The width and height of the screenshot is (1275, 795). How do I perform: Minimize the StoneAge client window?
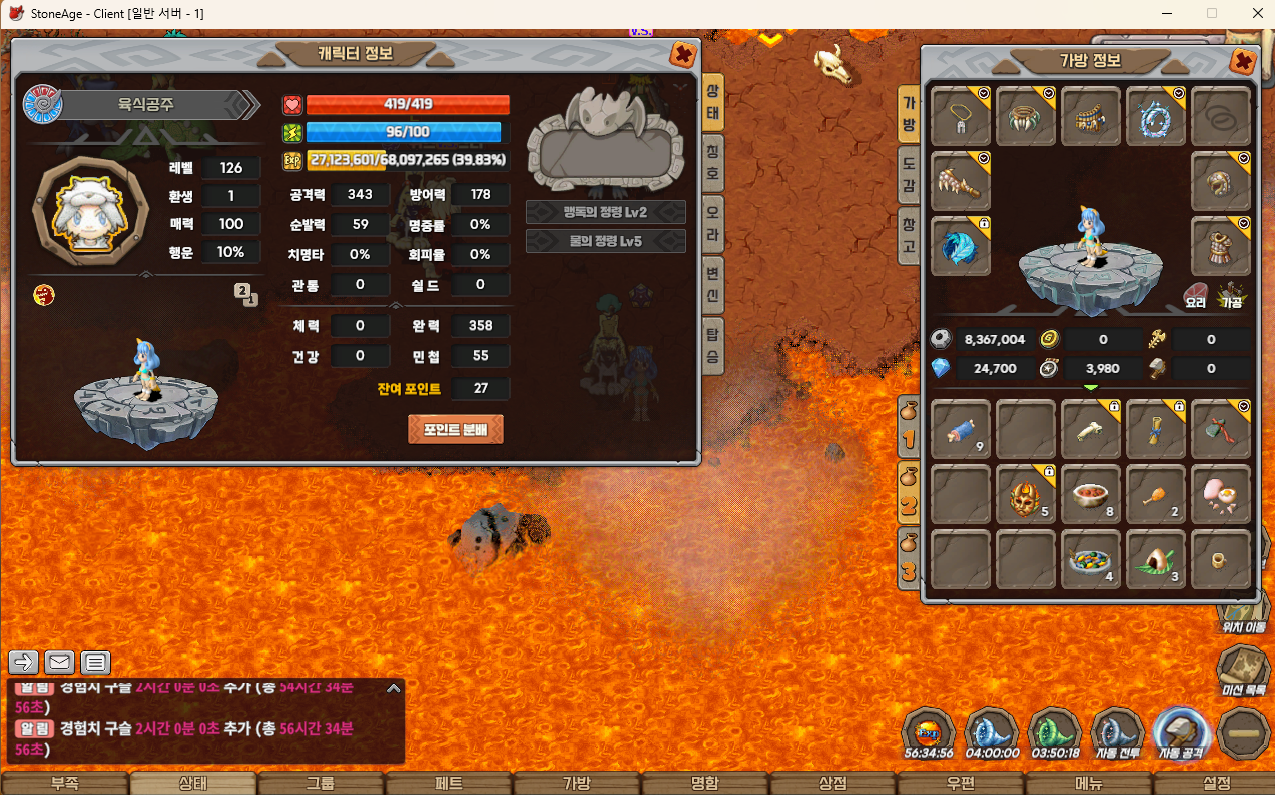[x=1165, y=13]
